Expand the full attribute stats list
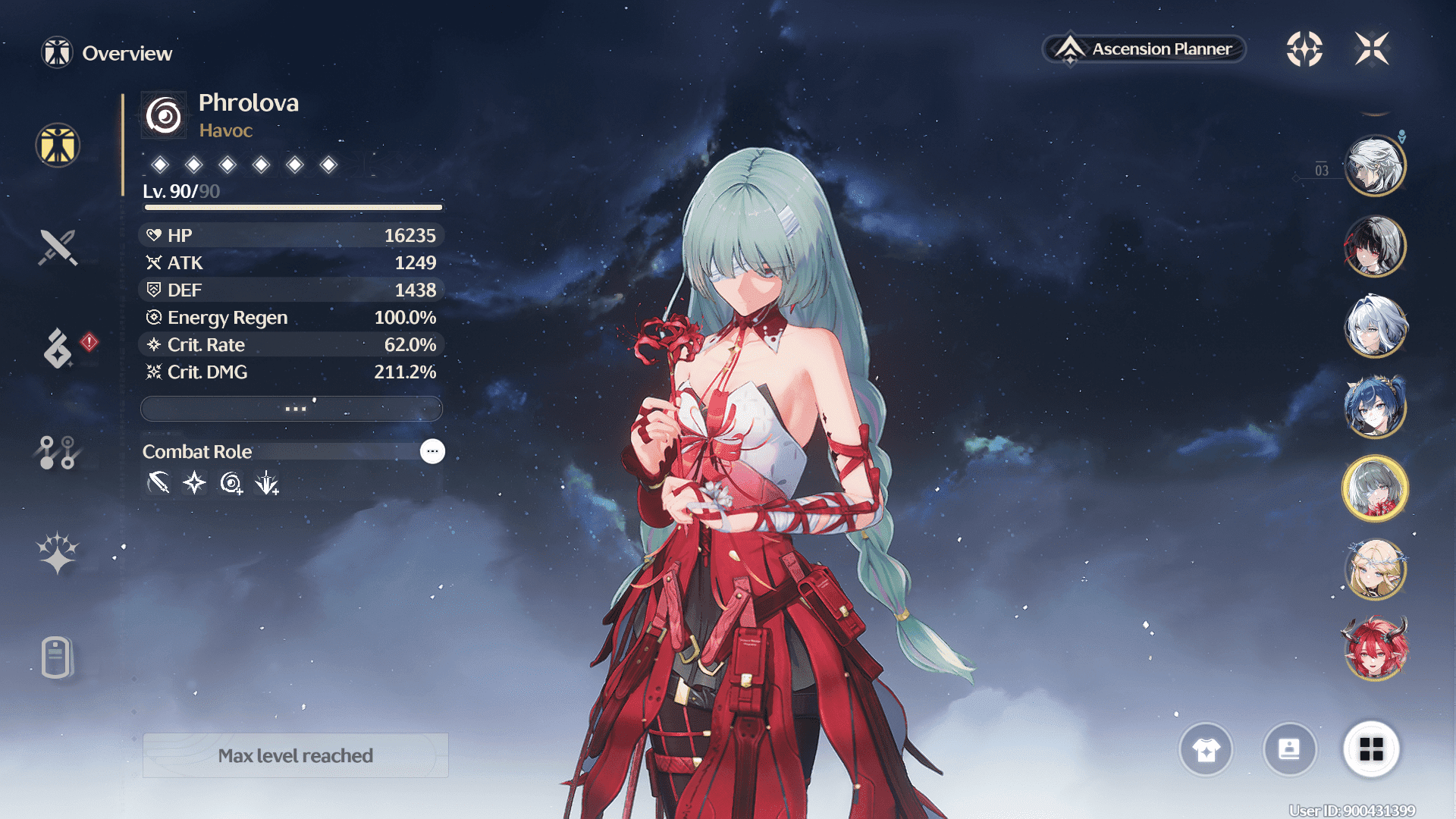This screenshot has height=819, width=1456. point(292,409)
